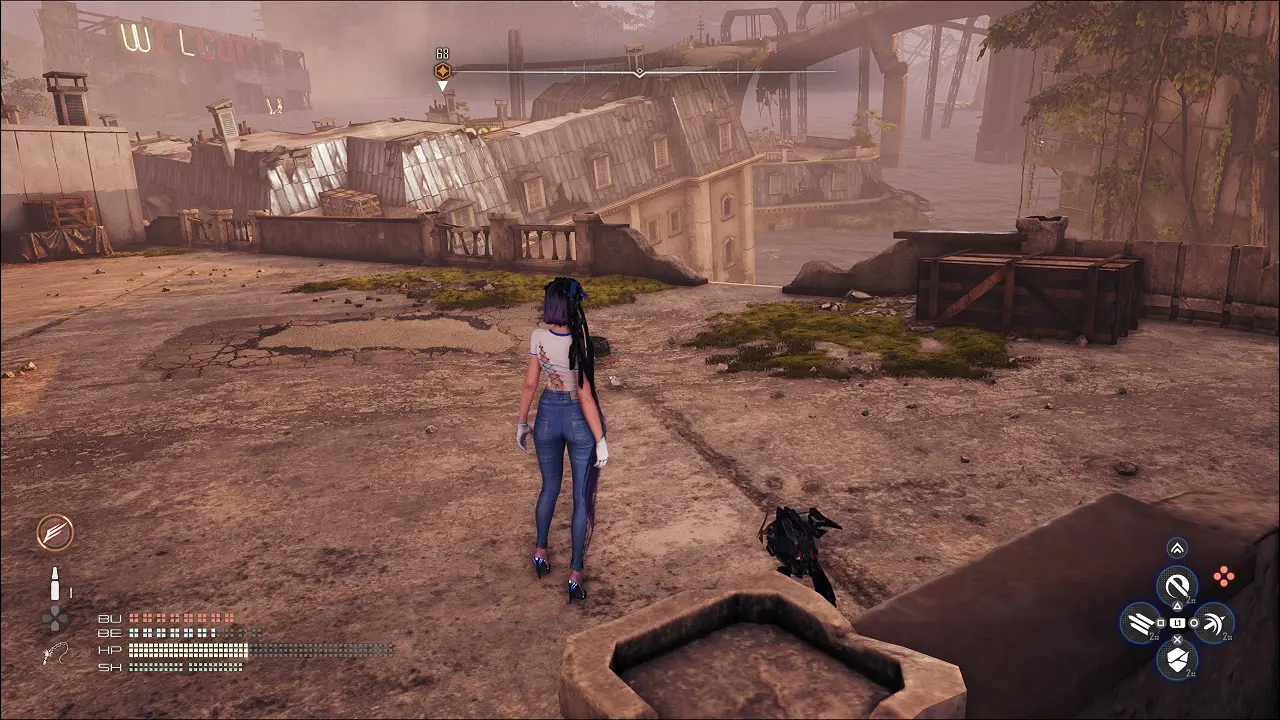
Task: Activate the feather-wing skill icon in the orange ring
Action: pyautogui.click(x=55, y=532)
